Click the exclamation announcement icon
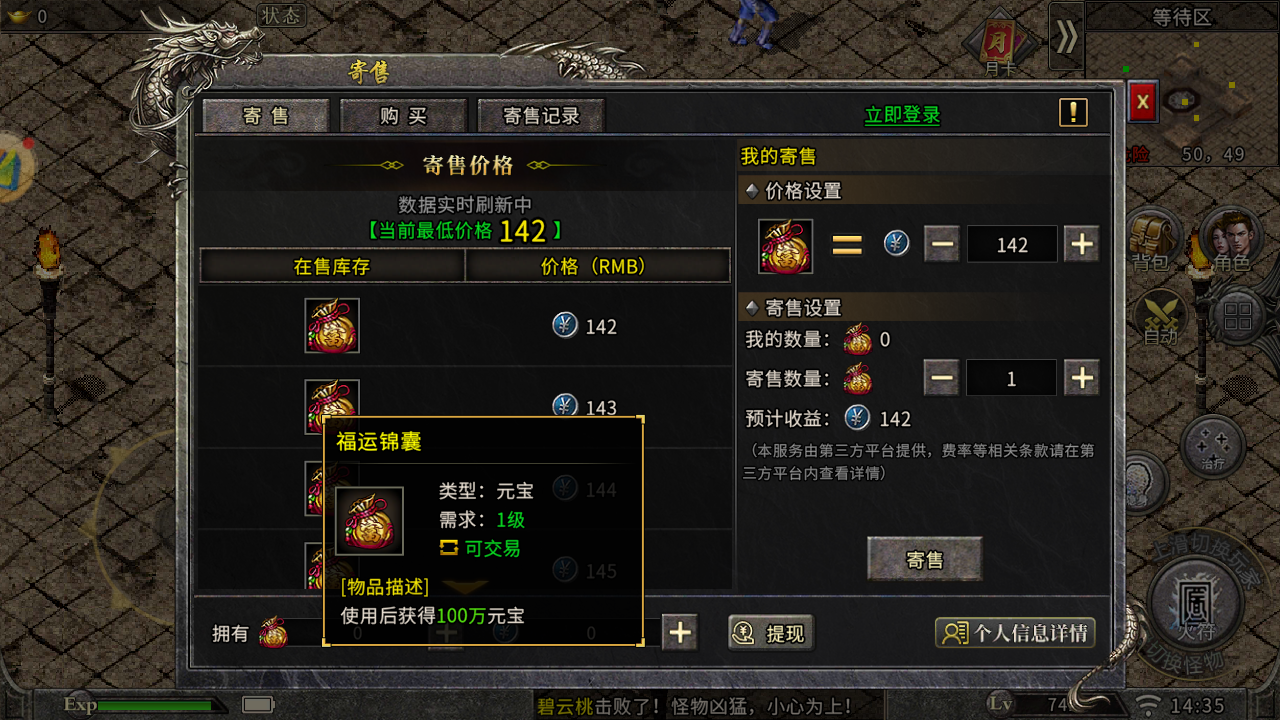This screenshot has height=720, width=1280. tap(1073, 112)
